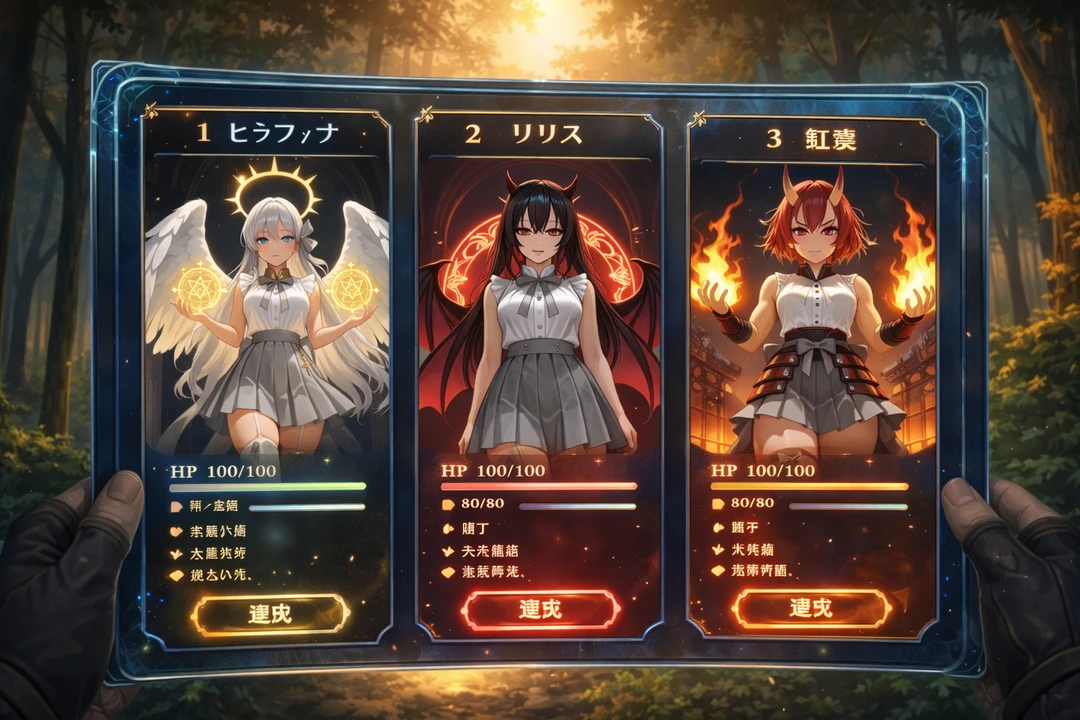Confirm the fire oni with orange button
Viewport: 1080px width, 720px height.
pyautogui.click(x=811, y=608)
